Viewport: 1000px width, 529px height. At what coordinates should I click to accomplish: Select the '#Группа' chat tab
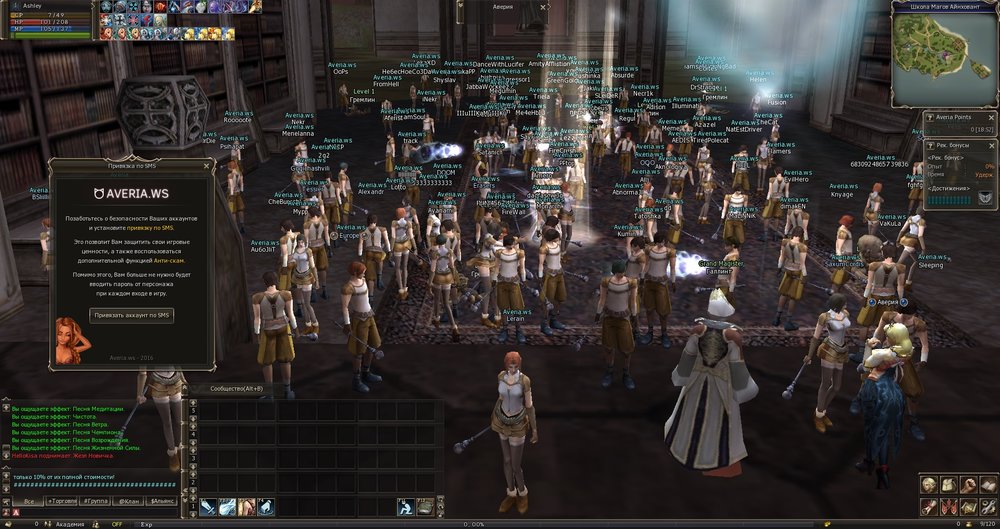96,500
